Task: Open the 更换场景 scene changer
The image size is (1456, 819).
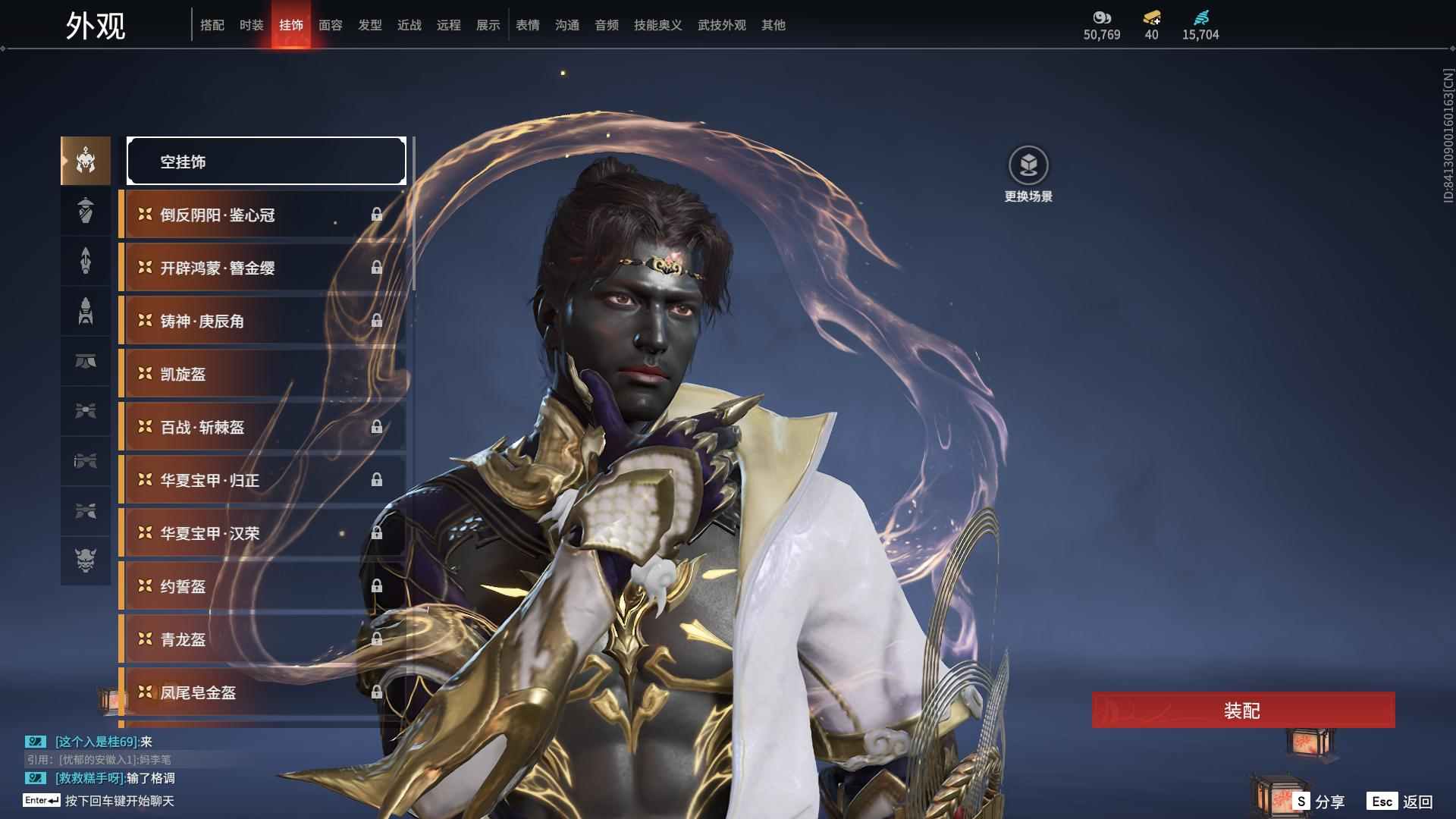Action: click(x=1028, y=174)
